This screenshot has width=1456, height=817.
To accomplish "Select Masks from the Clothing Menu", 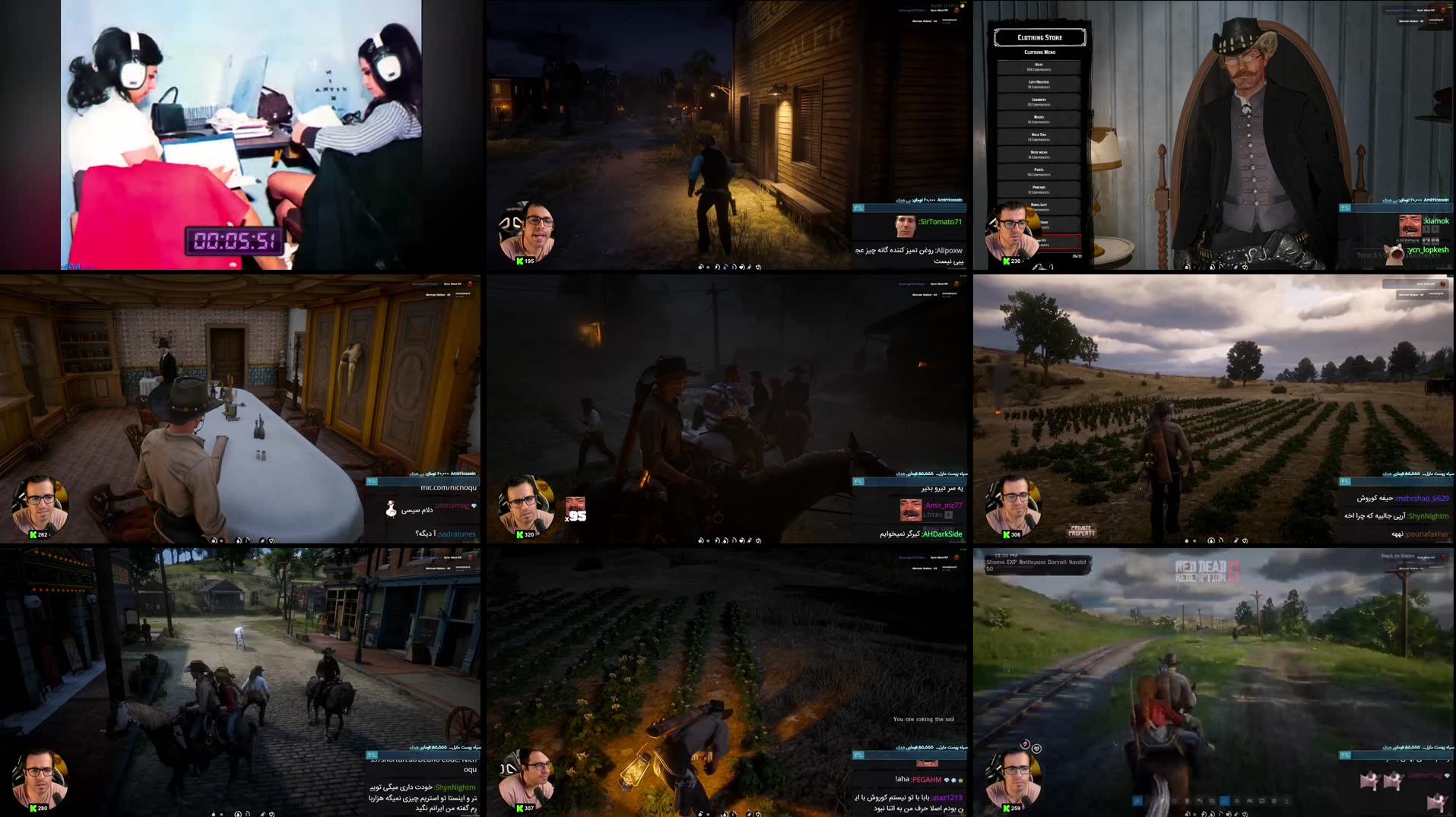I will tap(1040, 118).
